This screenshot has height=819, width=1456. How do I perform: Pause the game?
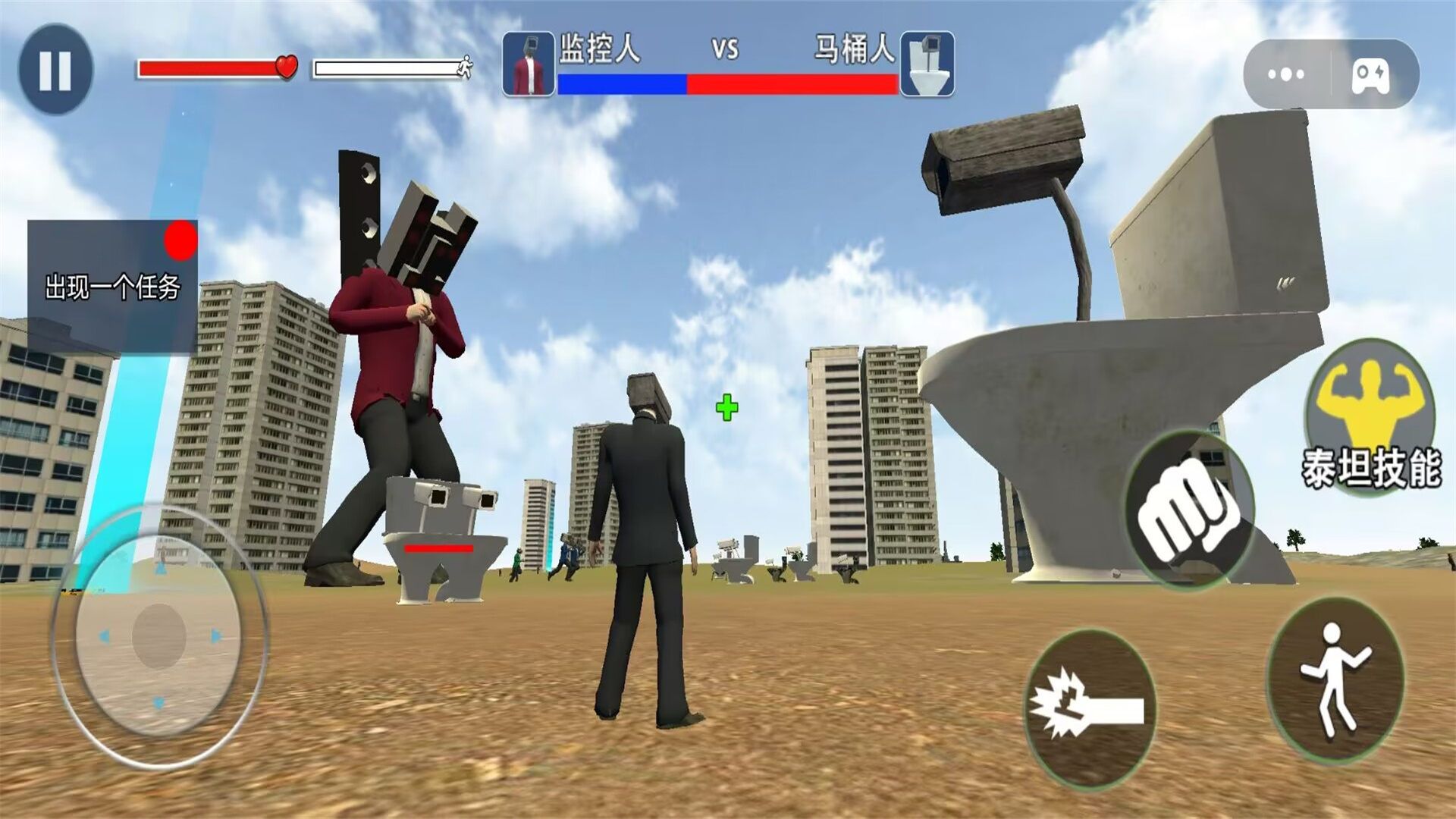pyautogui.click(x=55, y=69)
